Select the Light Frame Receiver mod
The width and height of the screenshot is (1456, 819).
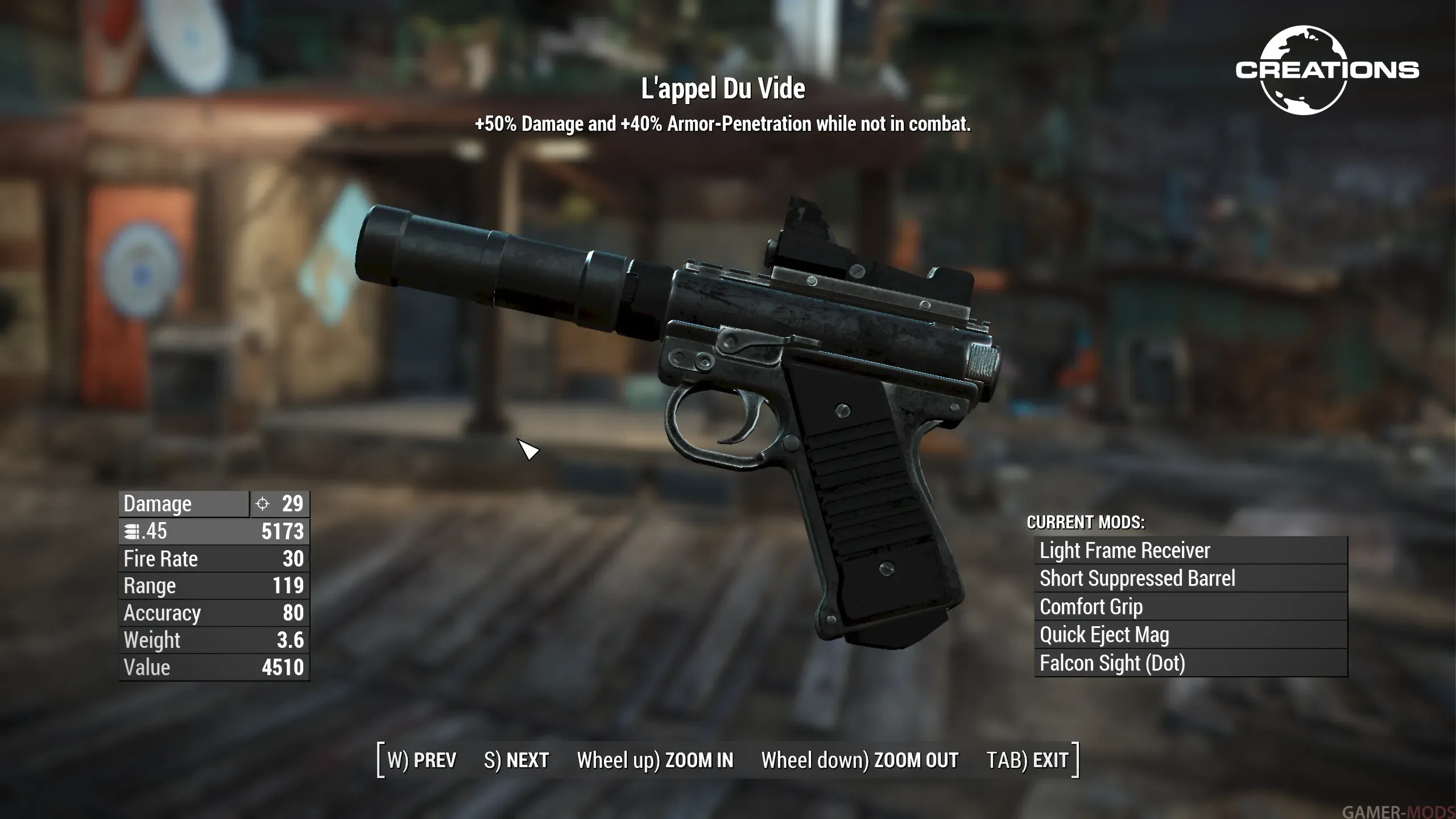[x=1190, y=551]
